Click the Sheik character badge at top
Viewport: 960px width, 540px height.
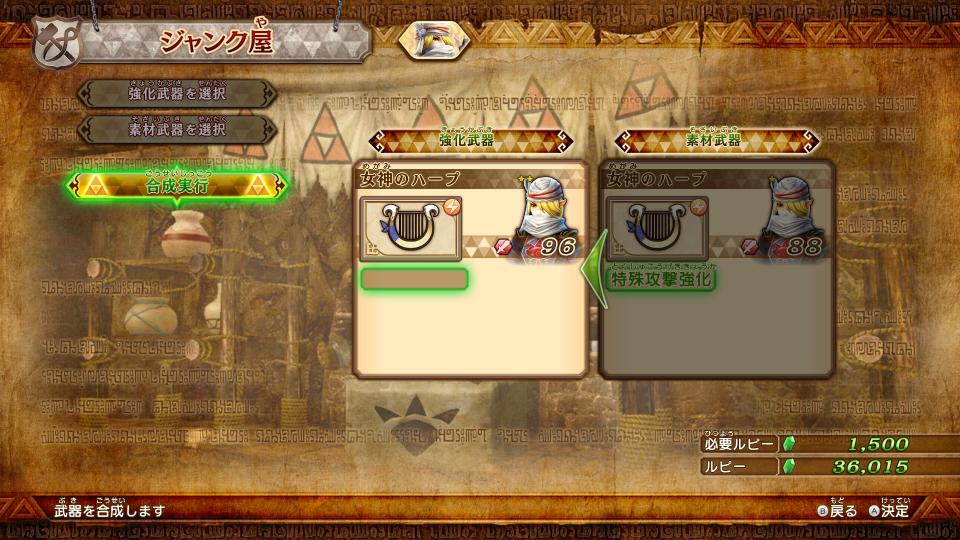coord(435,38)
